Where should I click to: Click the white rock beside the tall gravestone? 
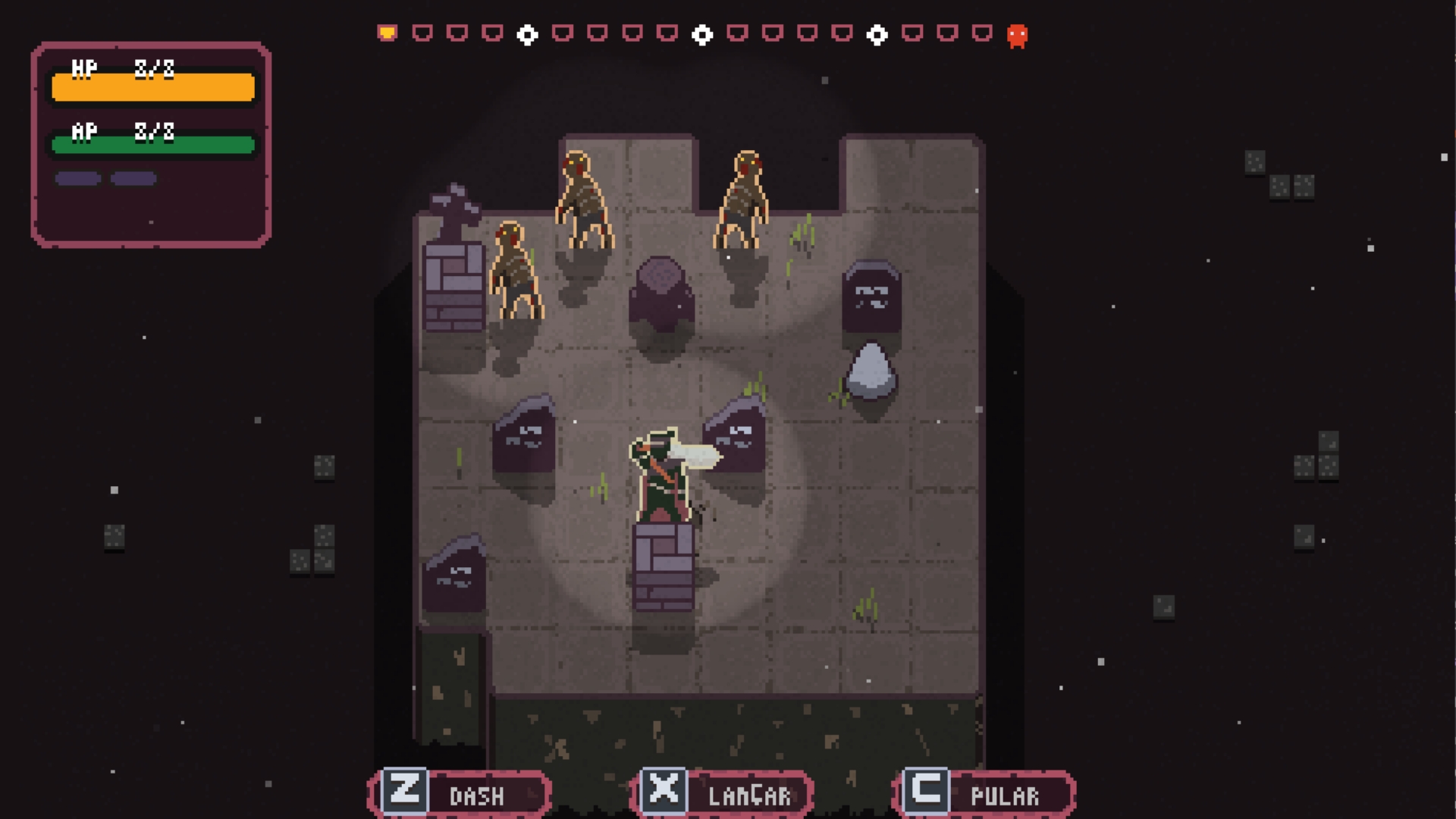coord(872,372)
